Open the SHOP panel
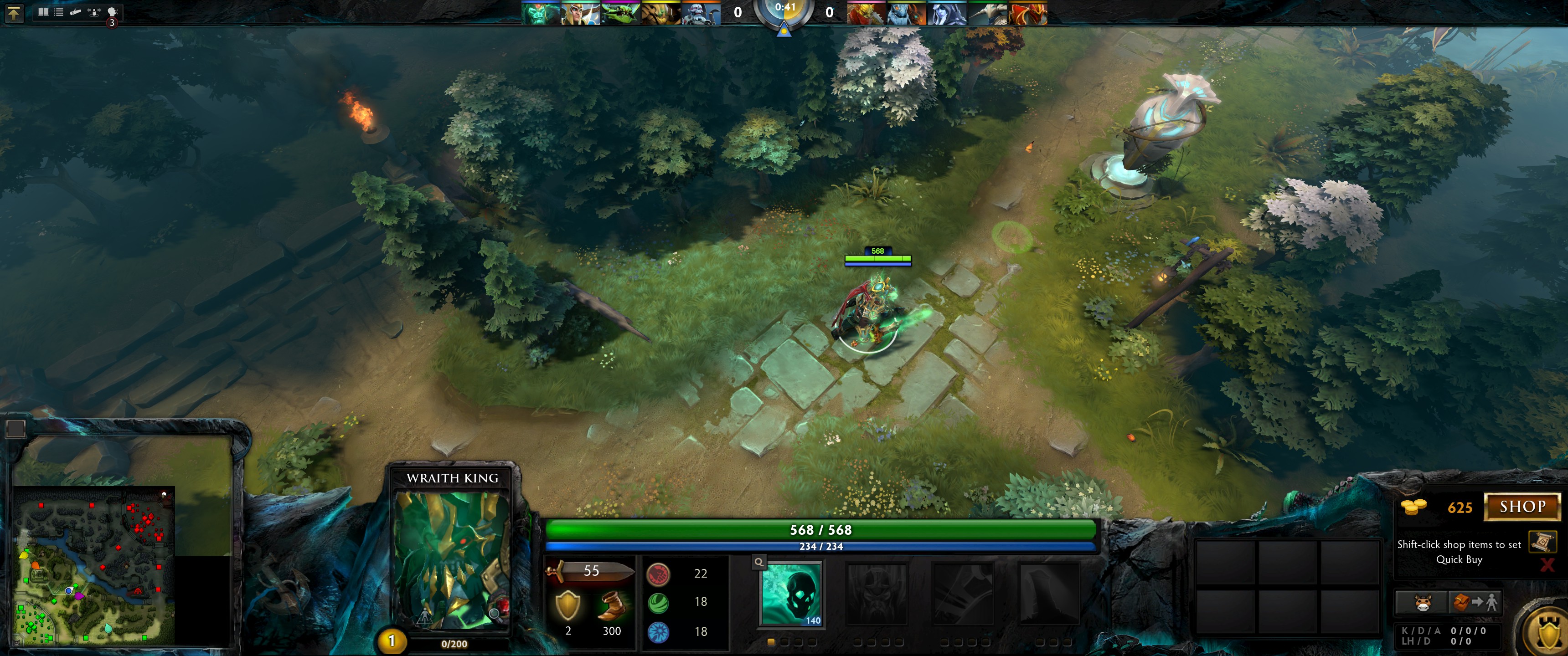Viewport: 1568px width, 656px height. click(1522, 507)
